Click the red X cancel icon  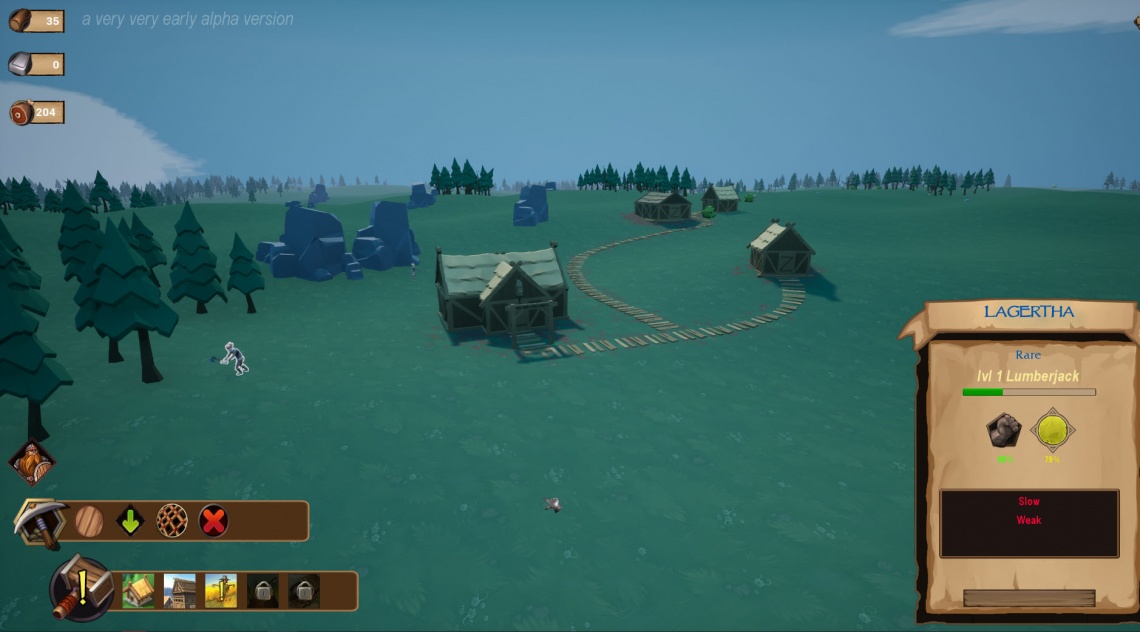pos(214,521)
